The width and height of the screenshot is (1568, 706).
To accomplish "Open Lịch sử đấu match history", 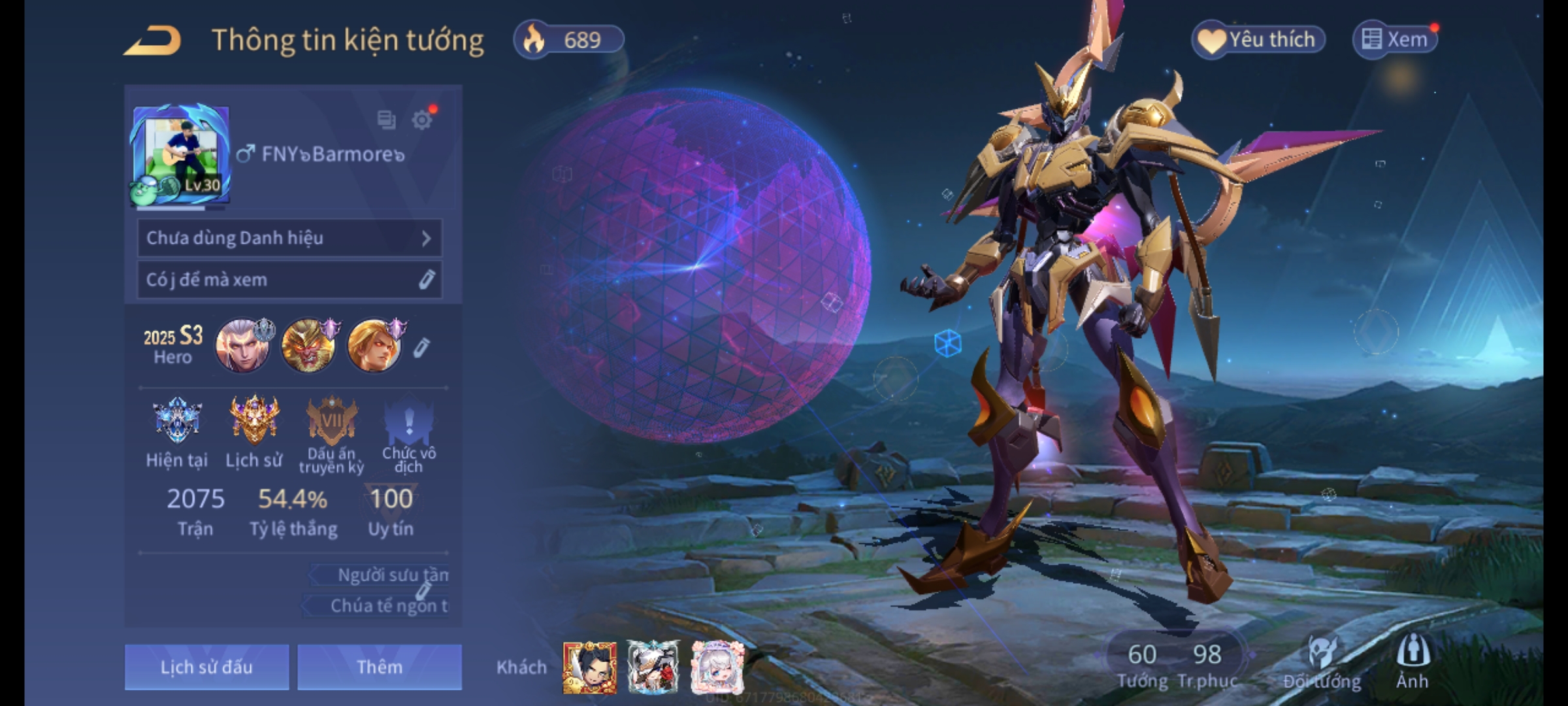I will click(206, 667).
